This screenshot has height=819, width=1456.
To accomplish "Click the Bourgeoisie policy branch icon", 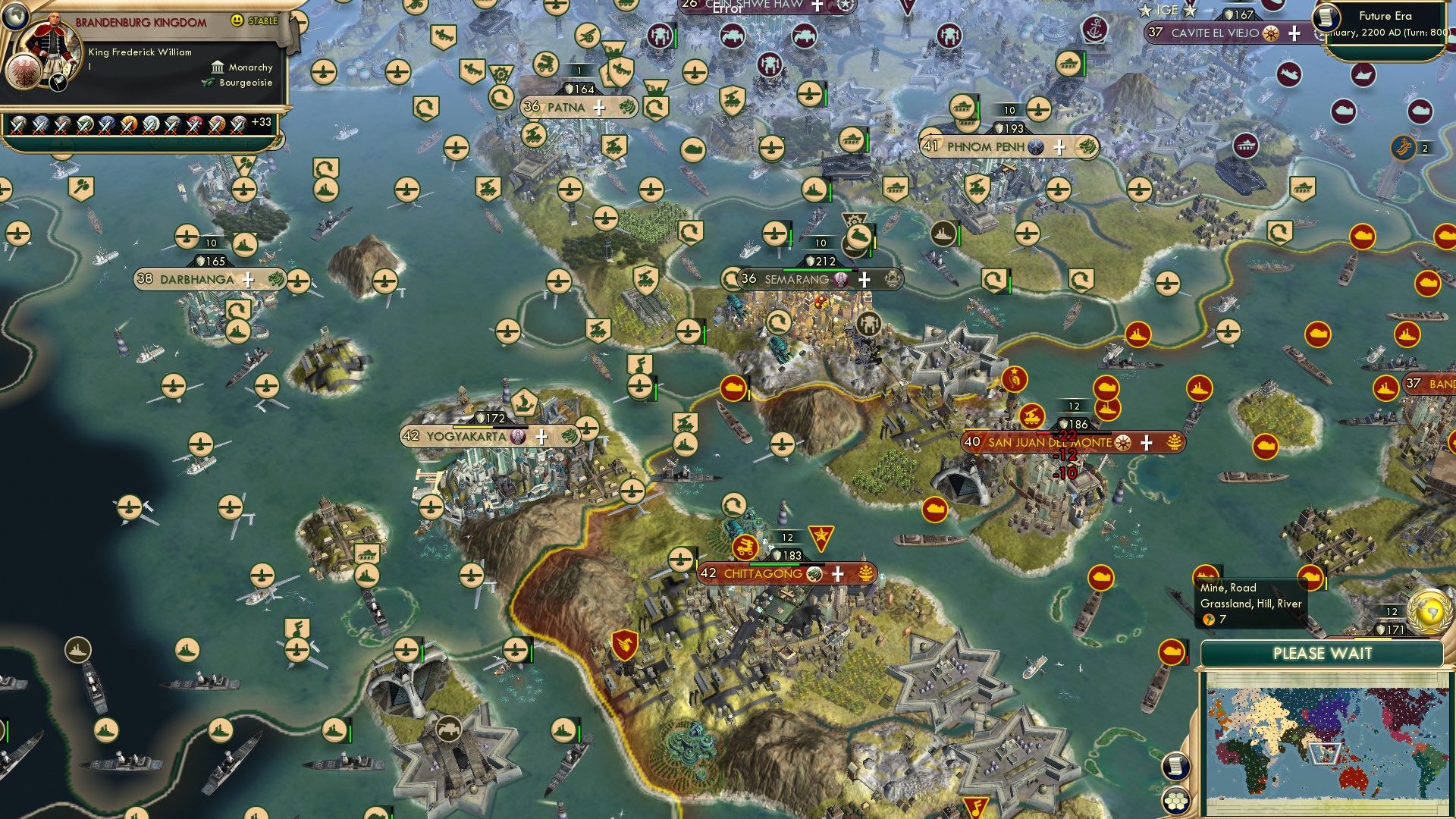I will pyautogui.click(x=209, y=83).
